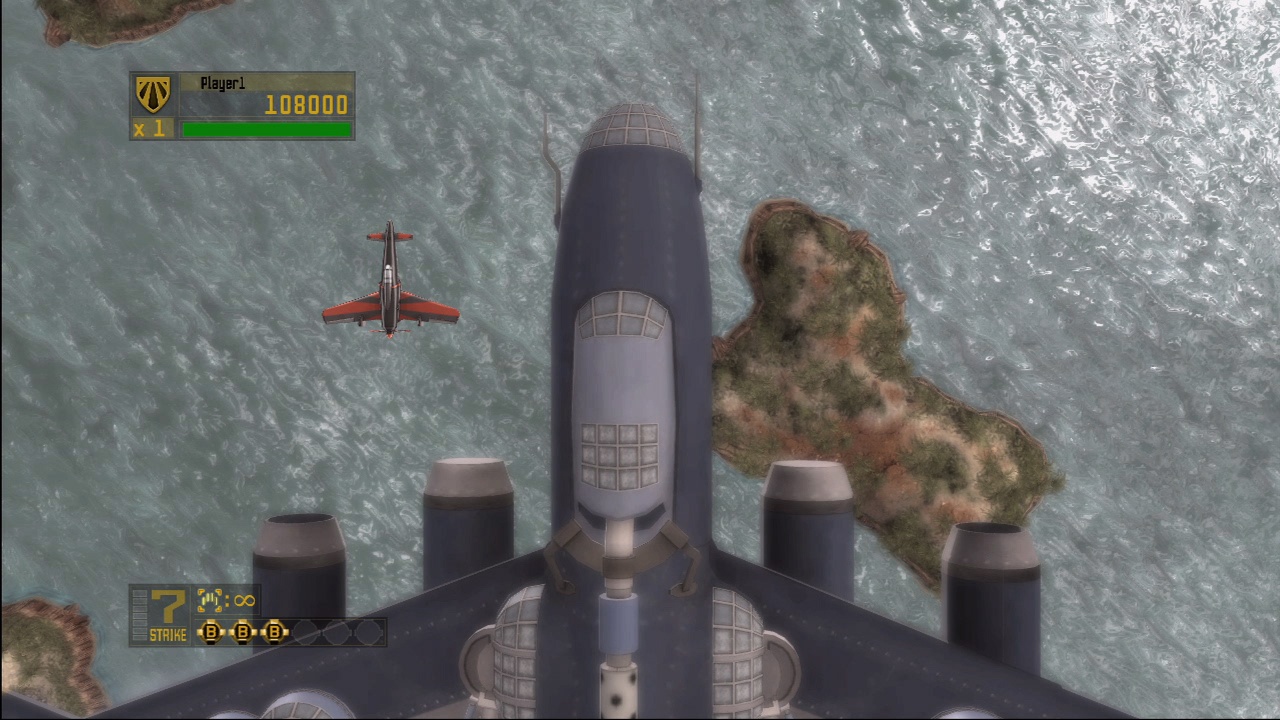Click the score reading 108000
Image resolution: width=1280 pixels, height=720 pixels.
click(x=307, y=105)
